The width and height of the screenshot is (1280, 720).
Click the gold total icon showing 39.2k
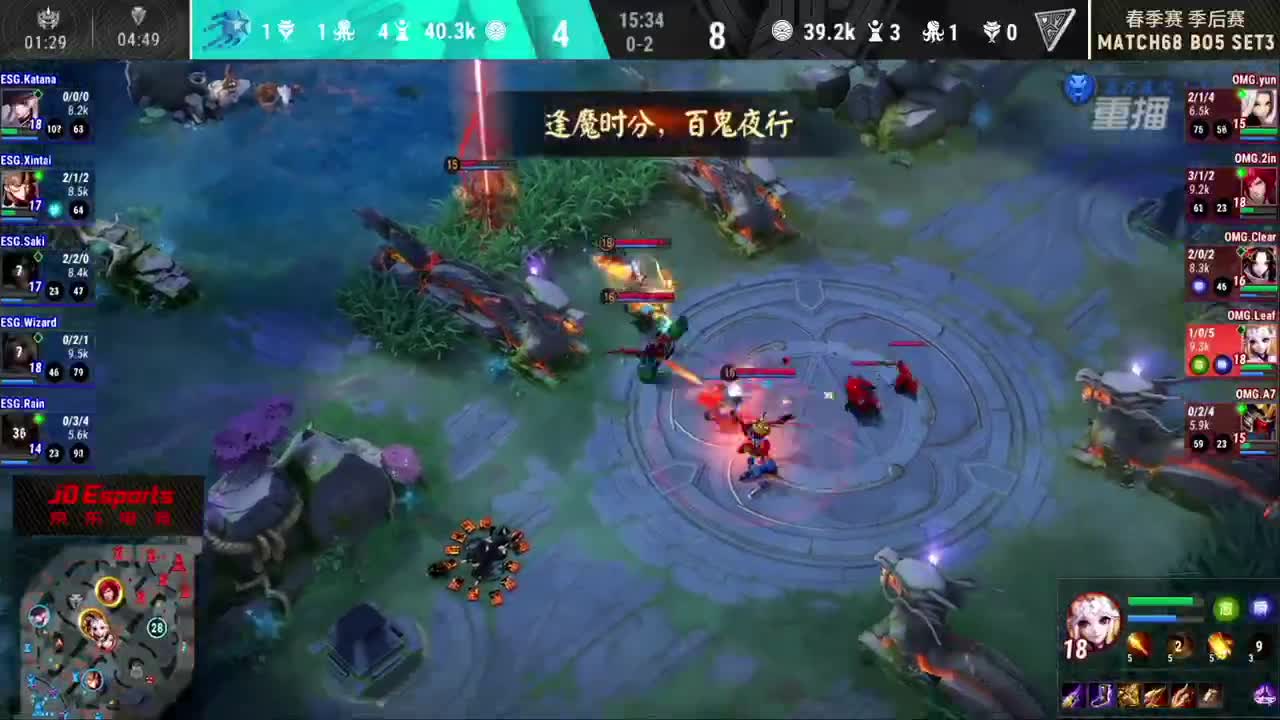(x=782, y=32)
